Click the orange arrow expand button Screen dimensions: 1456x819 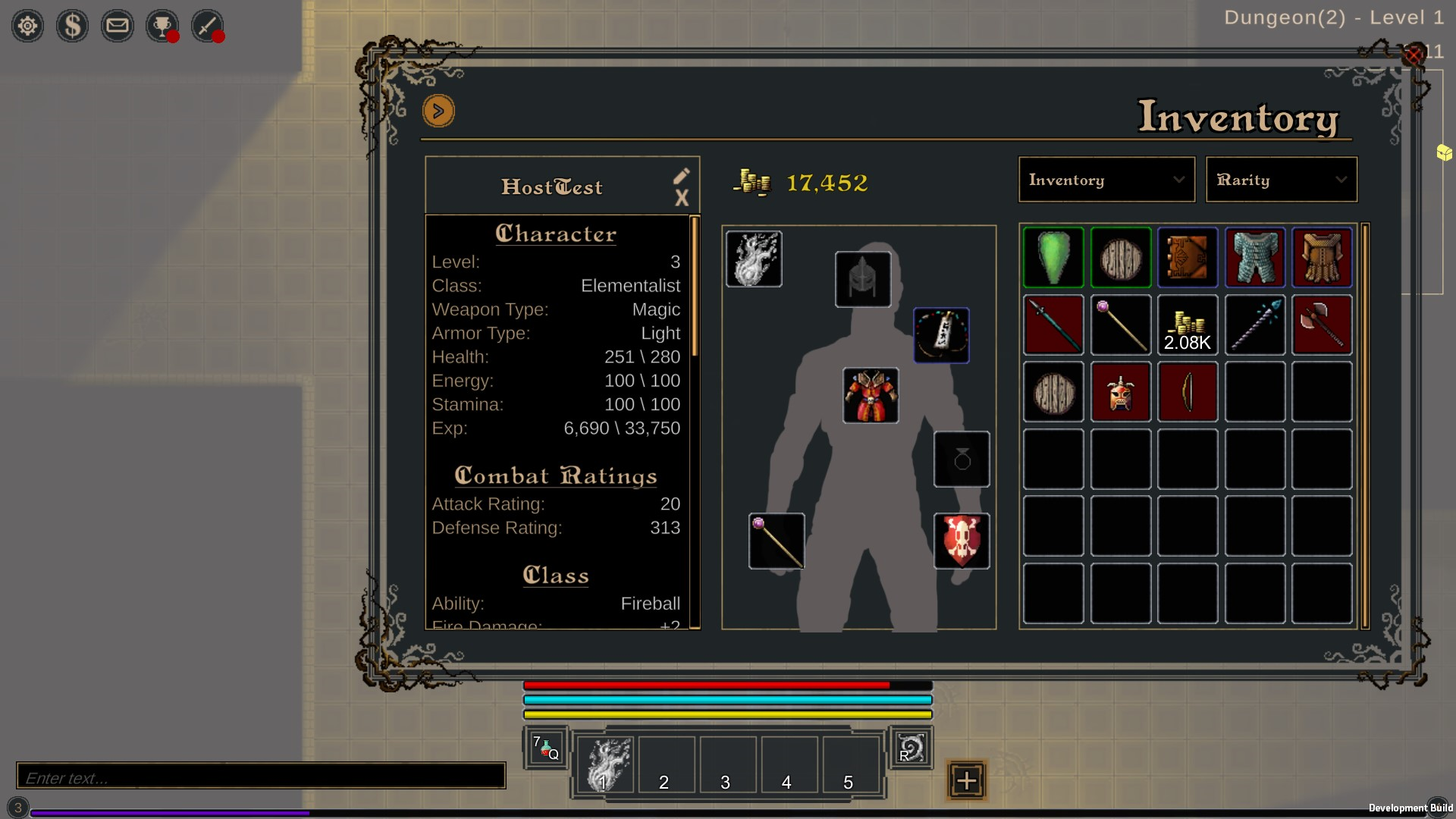tap(438, 111)
